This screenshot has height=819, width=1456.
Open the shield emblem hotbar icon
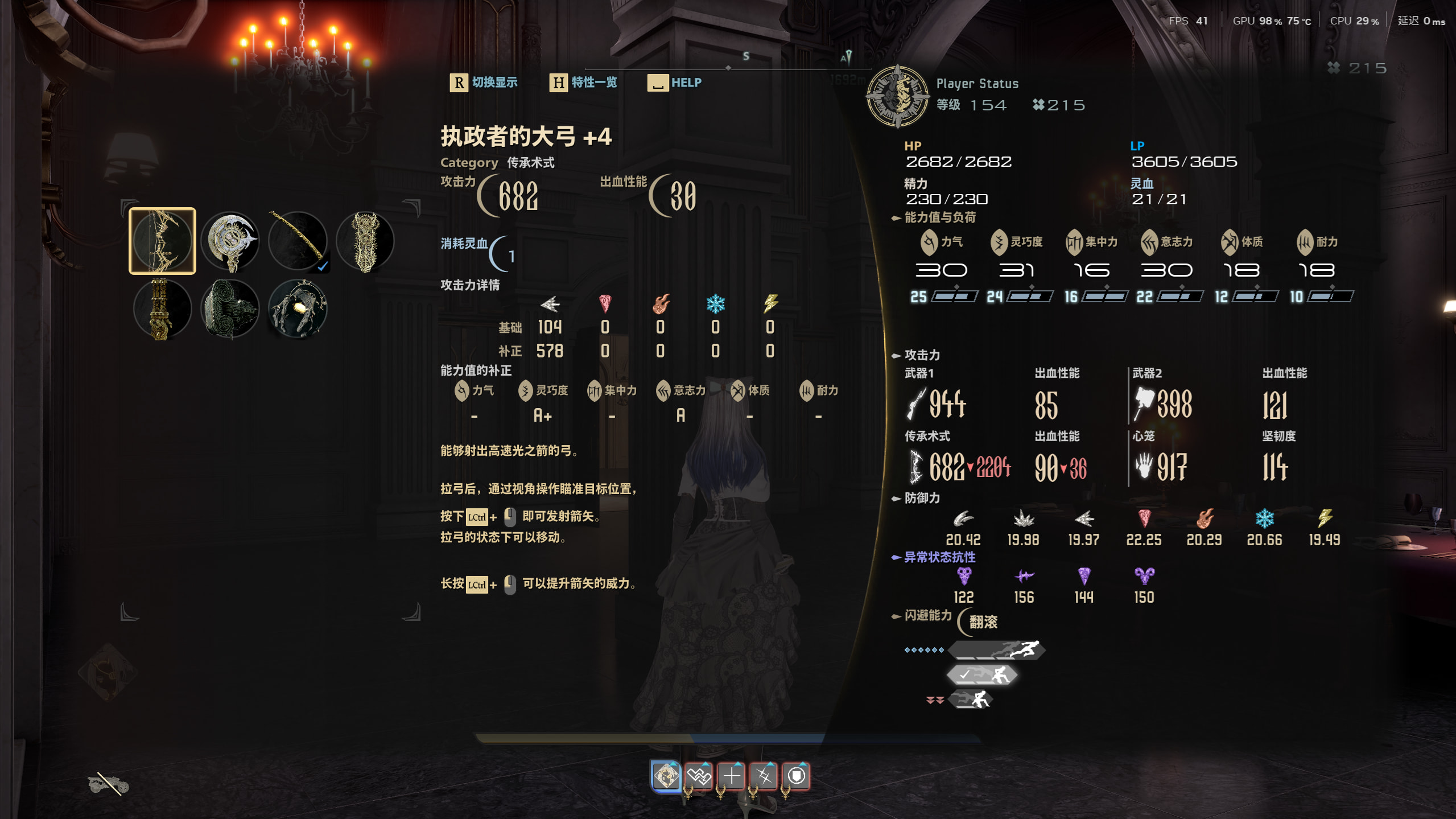pyautogui.click(x=797, y=775)
